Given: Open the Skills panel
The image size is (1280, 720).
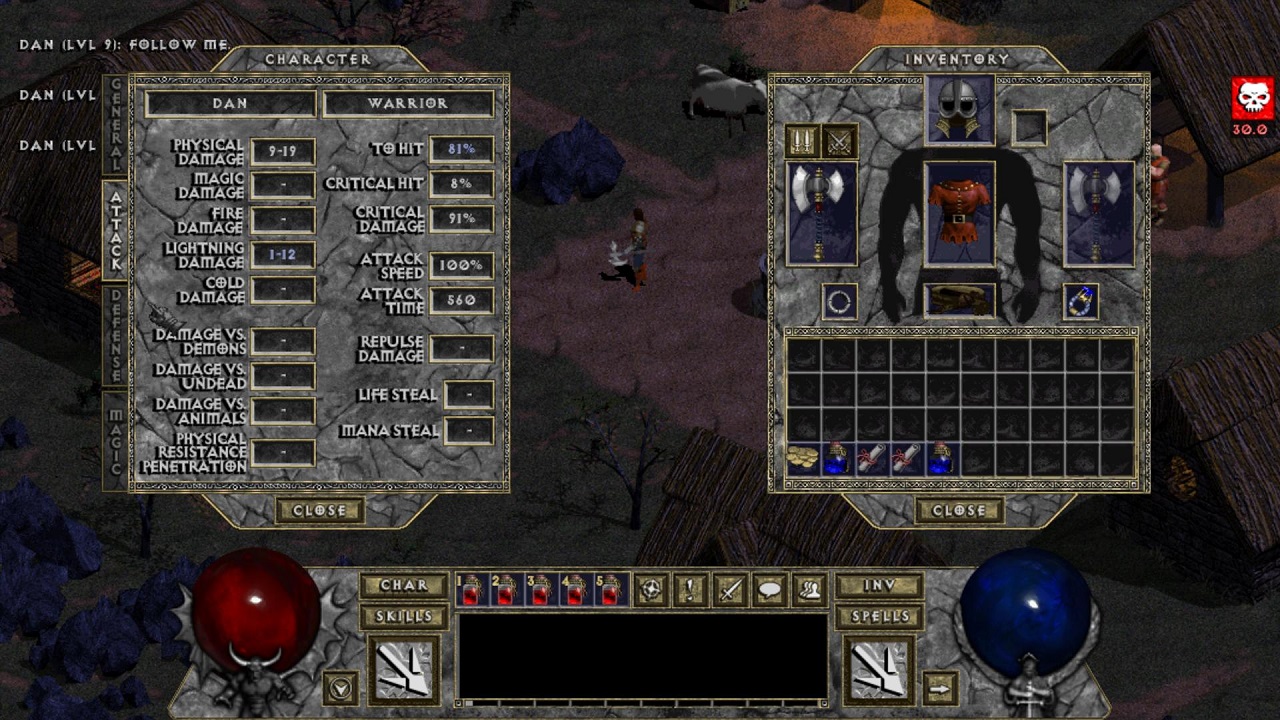Looking at the screenshot, I should pos(403,616).
